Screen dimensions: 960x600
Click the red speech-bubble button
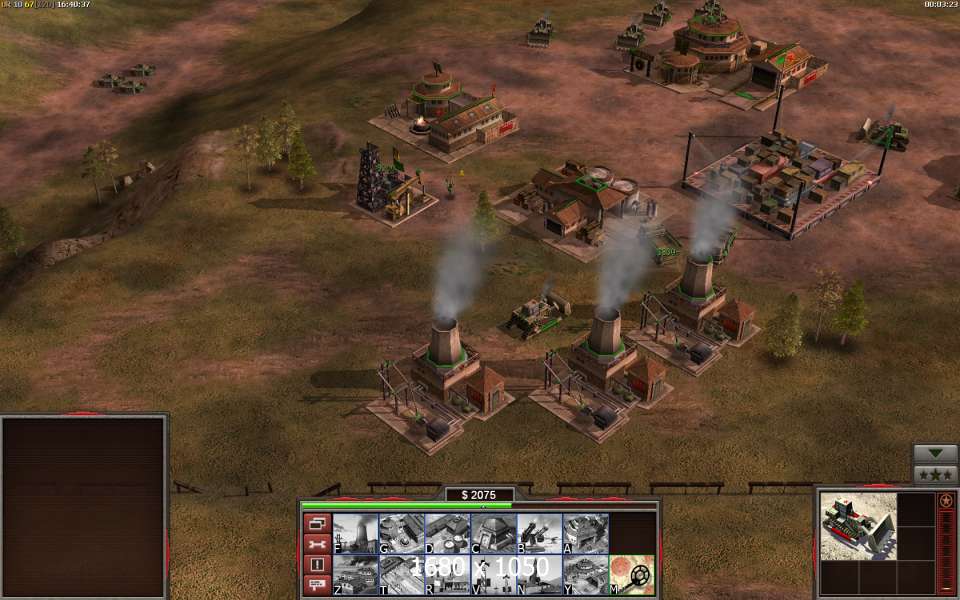click(317, 584)
